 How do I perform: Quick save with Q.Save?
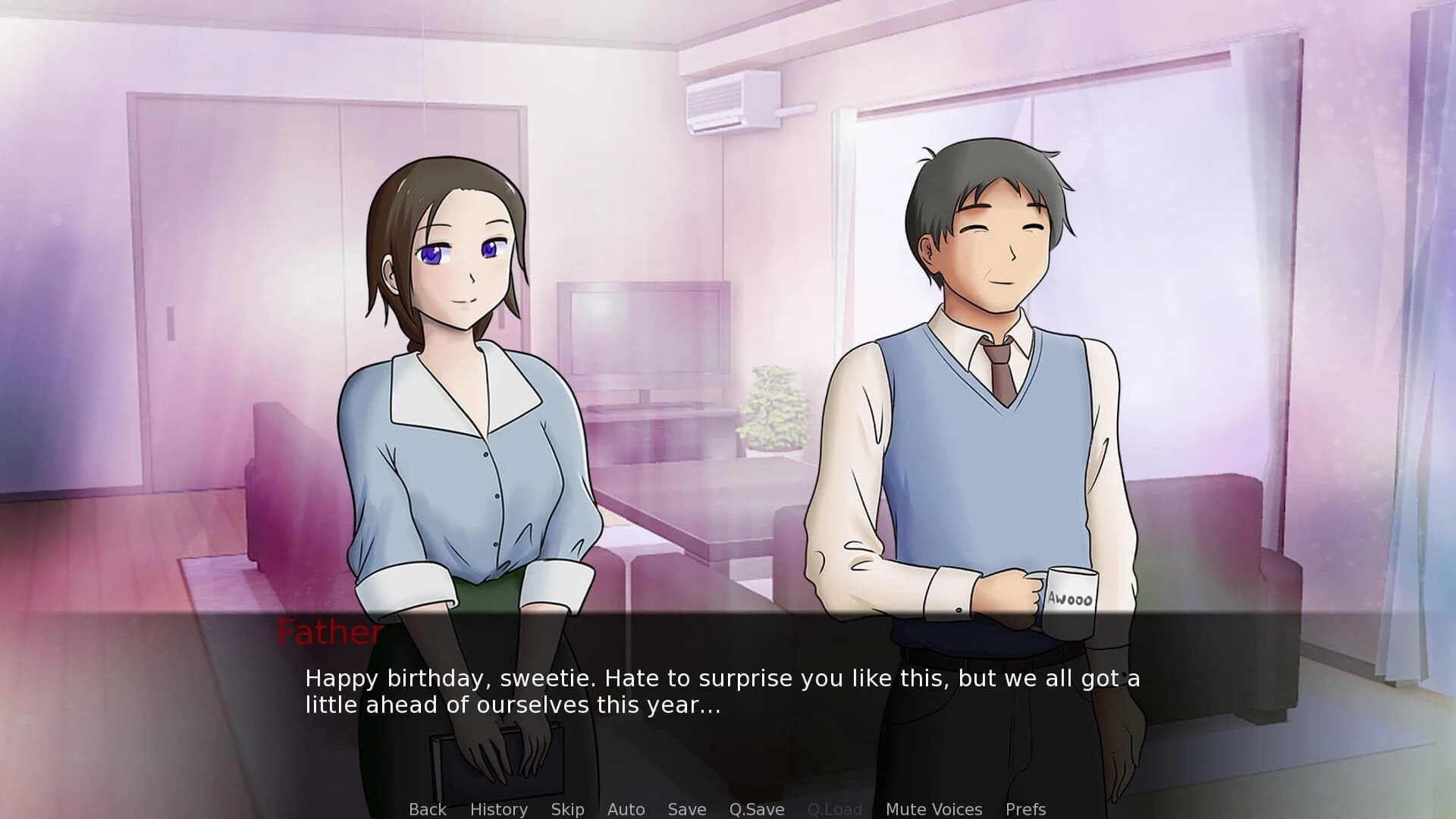[x=755, y=809]
